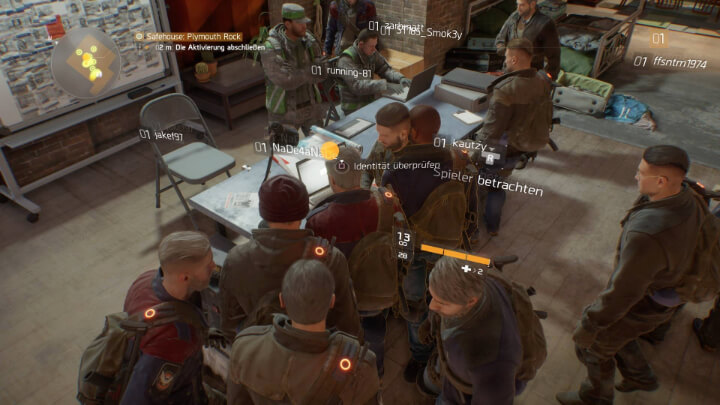Click the medkit plus icon

pos(466,269)
